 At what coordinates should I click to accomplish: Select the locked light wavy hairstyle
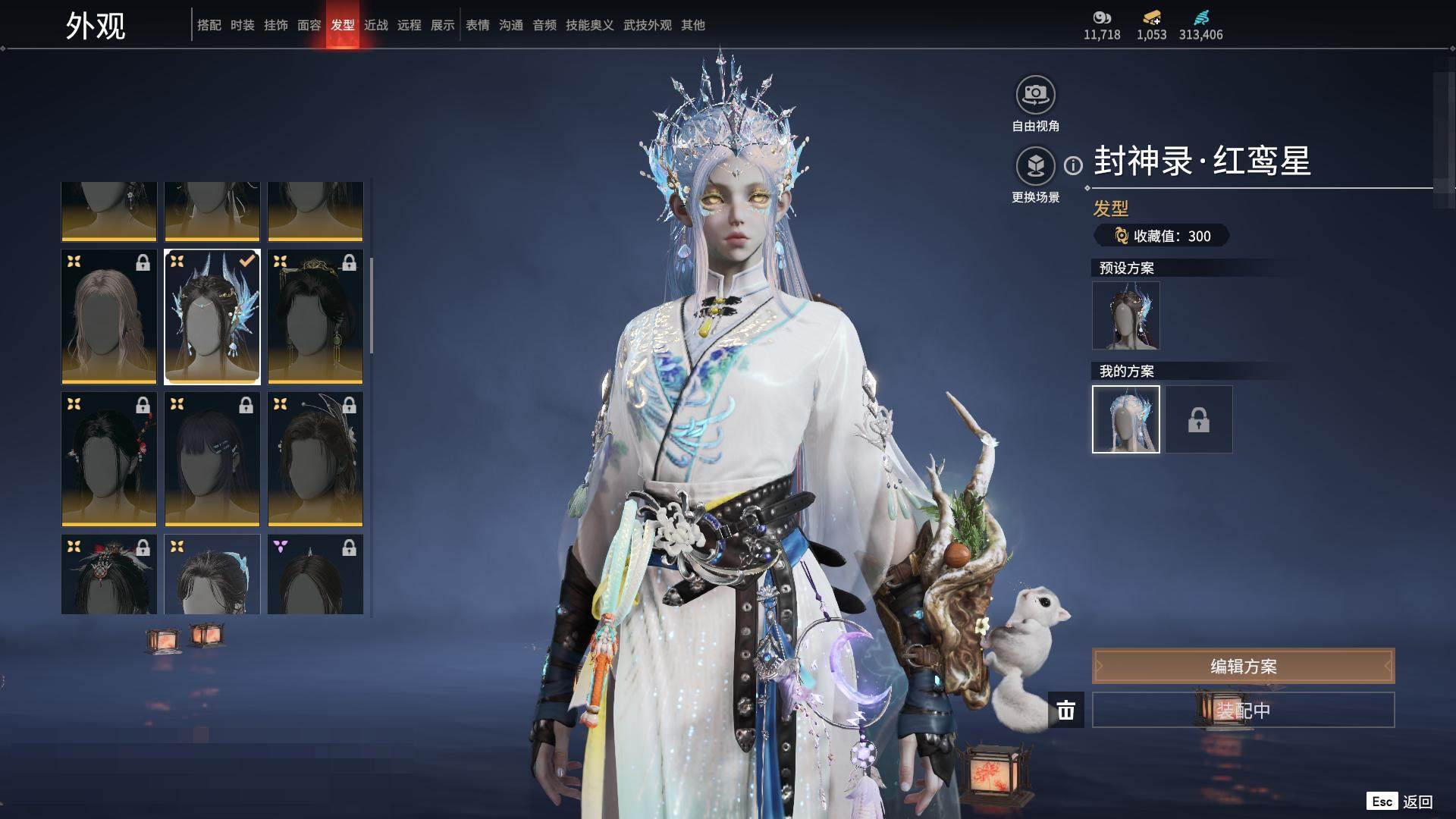[x=108, y=316]
